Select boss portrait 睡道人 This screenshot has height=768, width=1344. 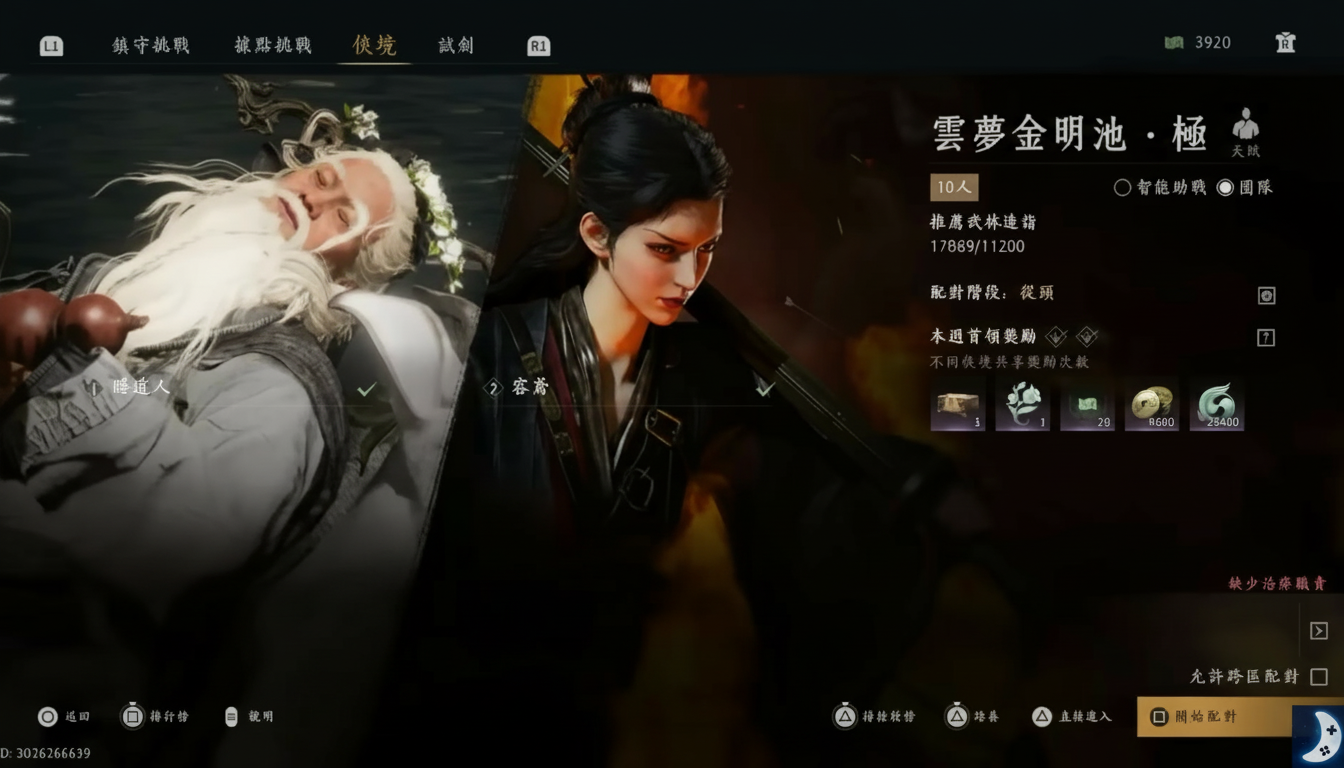tap(140, 386)
